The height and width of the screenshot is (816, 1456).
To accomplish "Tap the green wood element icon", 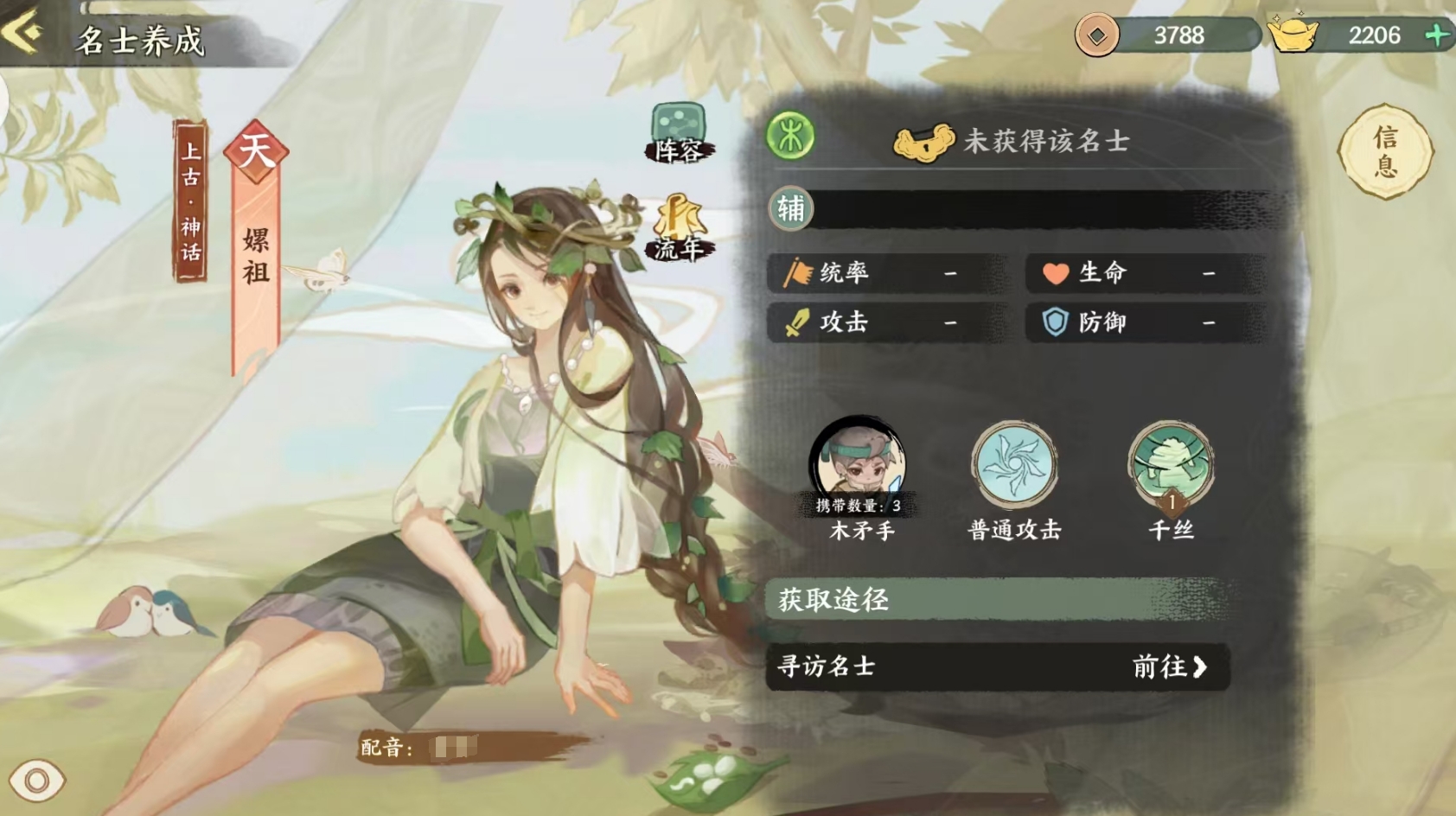I will click(x=790, y=137).
